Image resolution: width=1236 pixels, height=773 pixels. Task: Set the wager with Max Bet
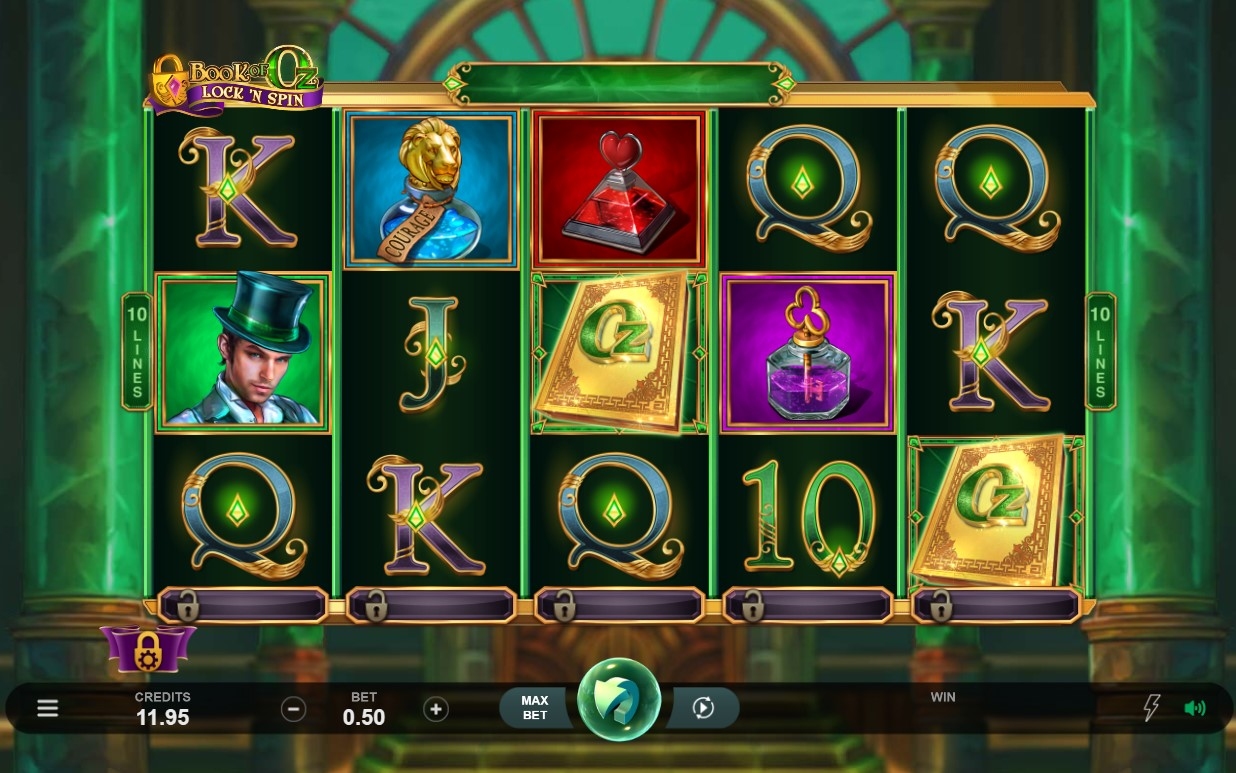click(535, 709)
